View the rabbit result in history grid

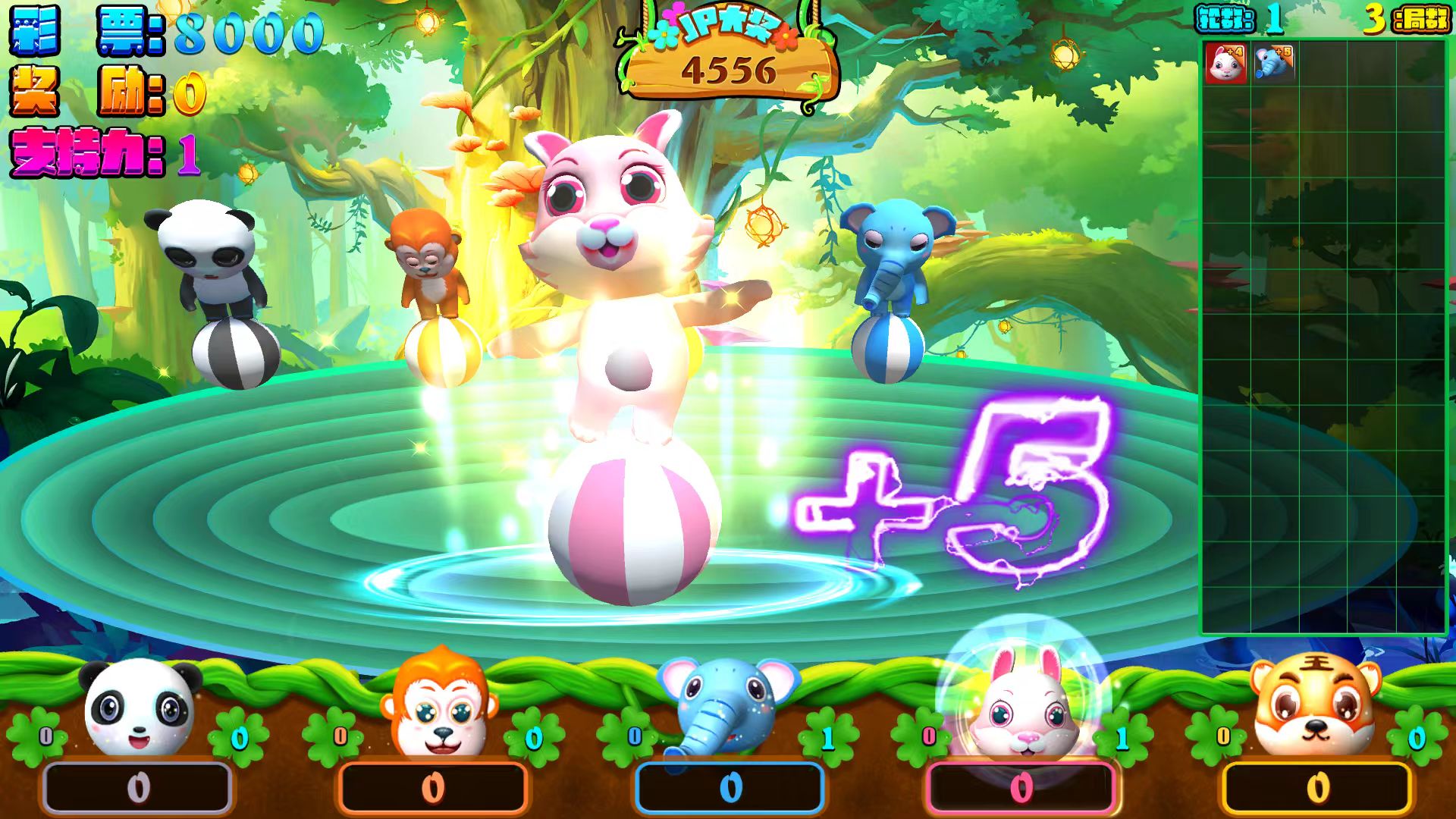[1225, 63]
